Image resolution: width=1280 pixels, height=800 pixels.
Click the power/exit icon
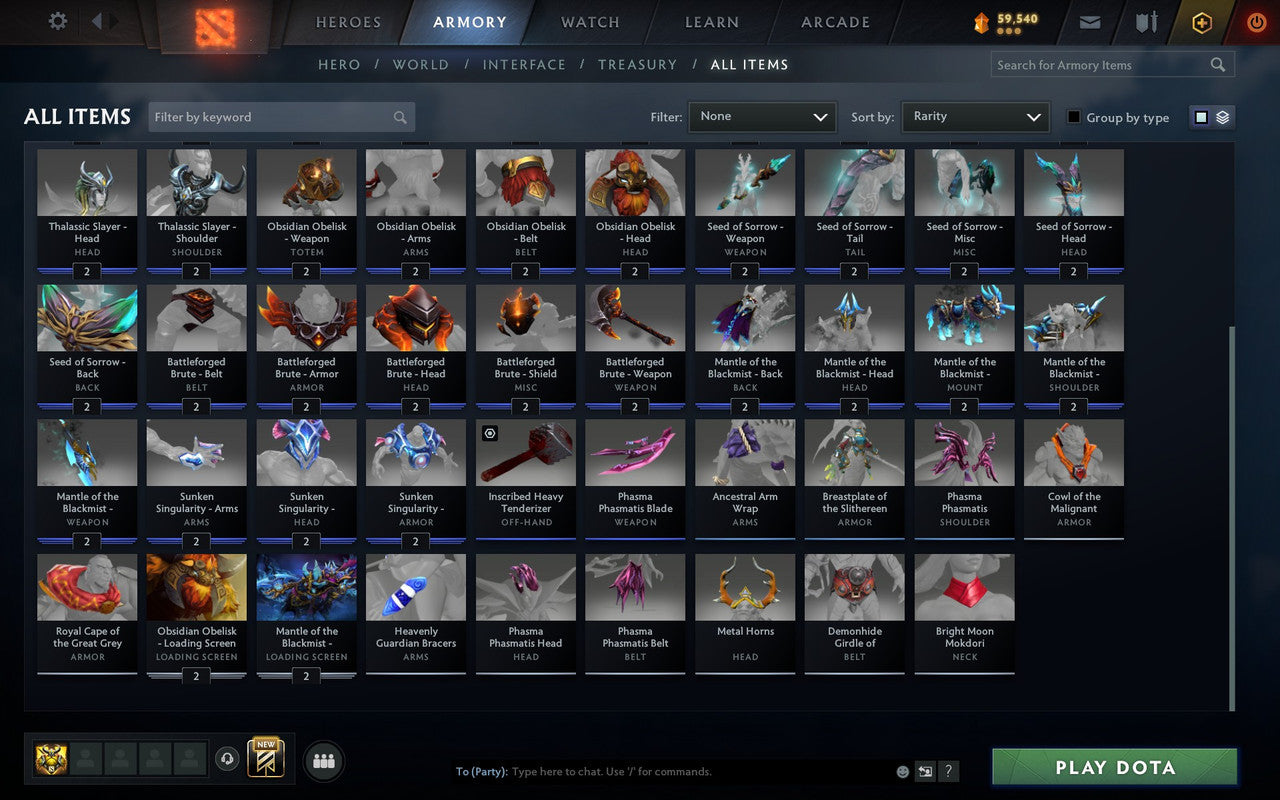pyautogui.click(x=1256, y=22)
